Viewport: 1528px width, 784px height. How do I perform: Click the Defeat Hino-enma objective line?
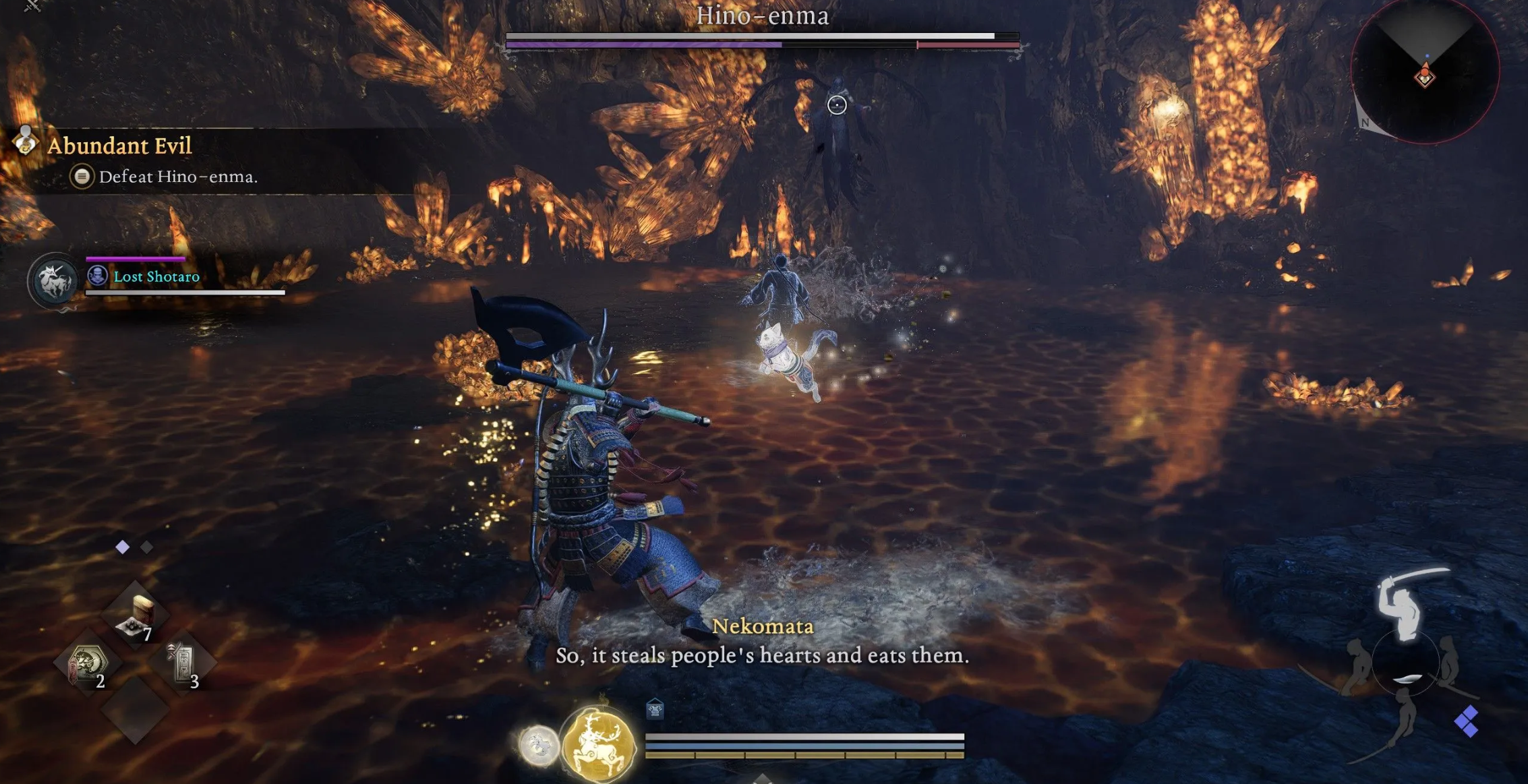click(178, 177)
